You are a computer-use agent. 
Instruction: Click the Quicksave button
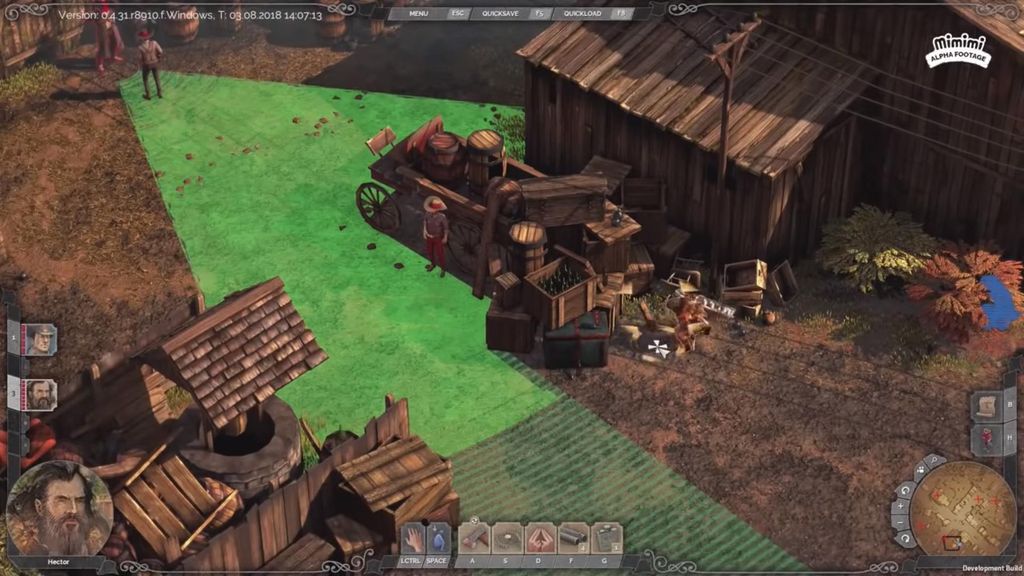click(x=500, y=13)
